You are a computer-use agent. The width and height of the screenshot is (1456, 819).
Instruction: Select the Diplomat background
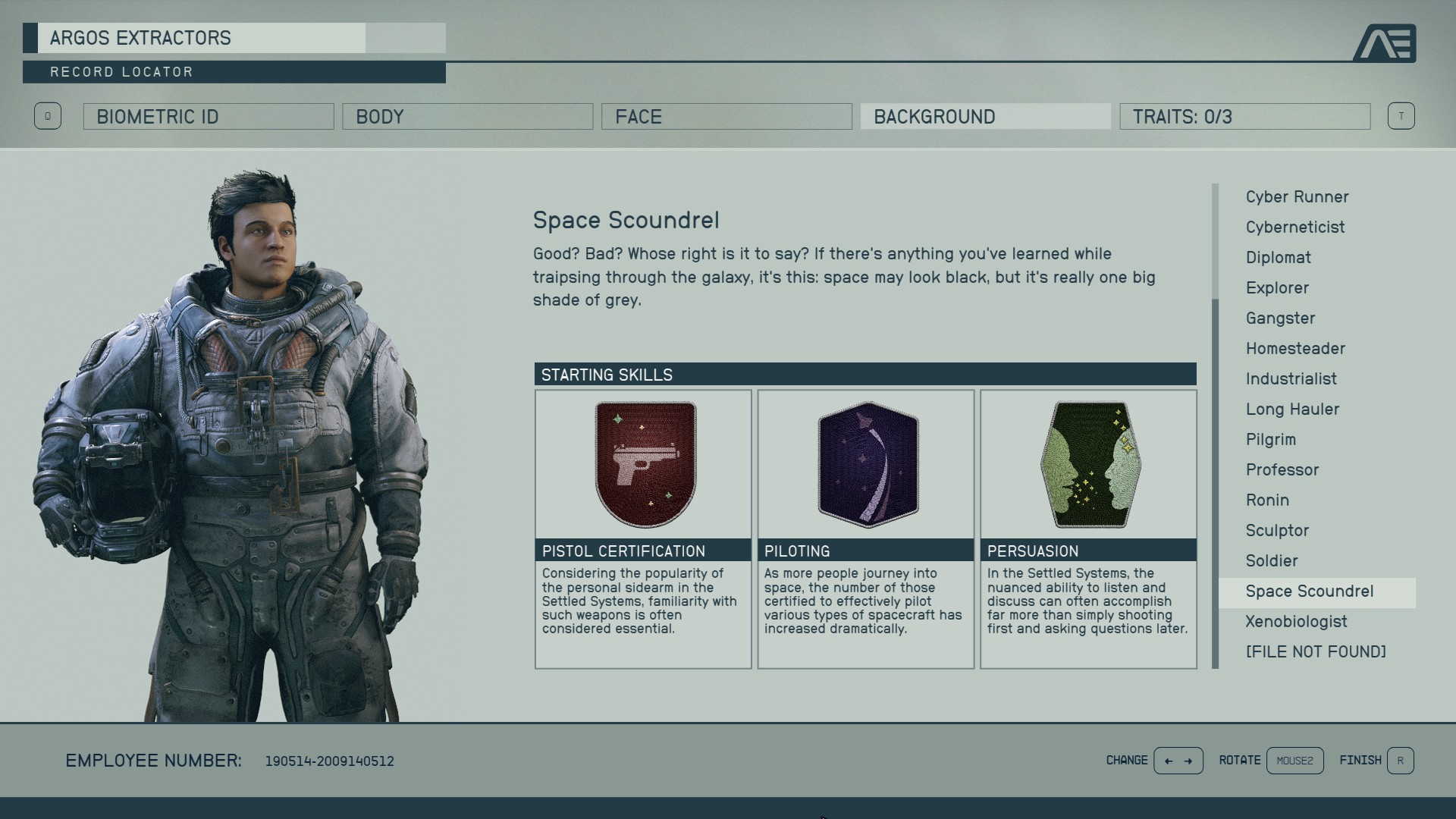[1278, 257]
